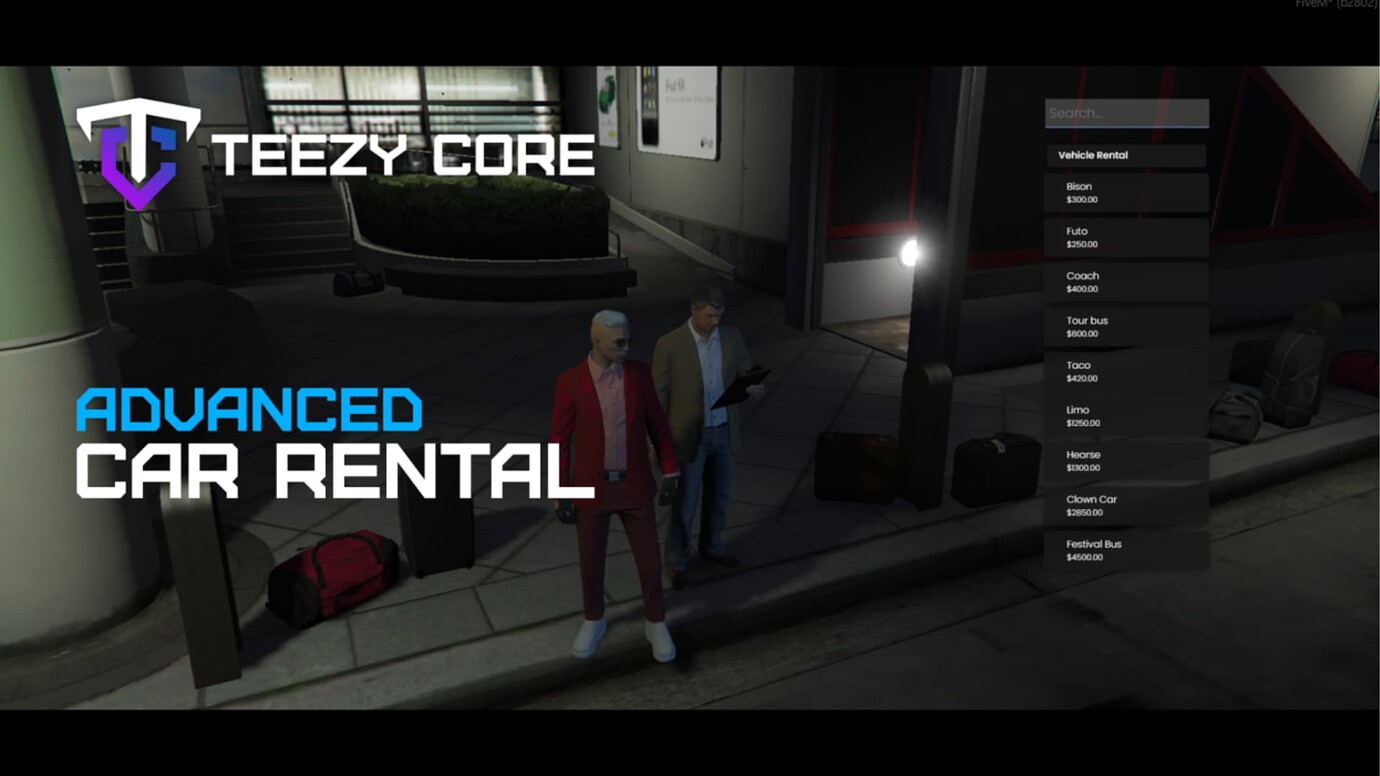1380x776 pixels.
Task: Rent the Futo for $250.00
Action: click(1127, 237)
